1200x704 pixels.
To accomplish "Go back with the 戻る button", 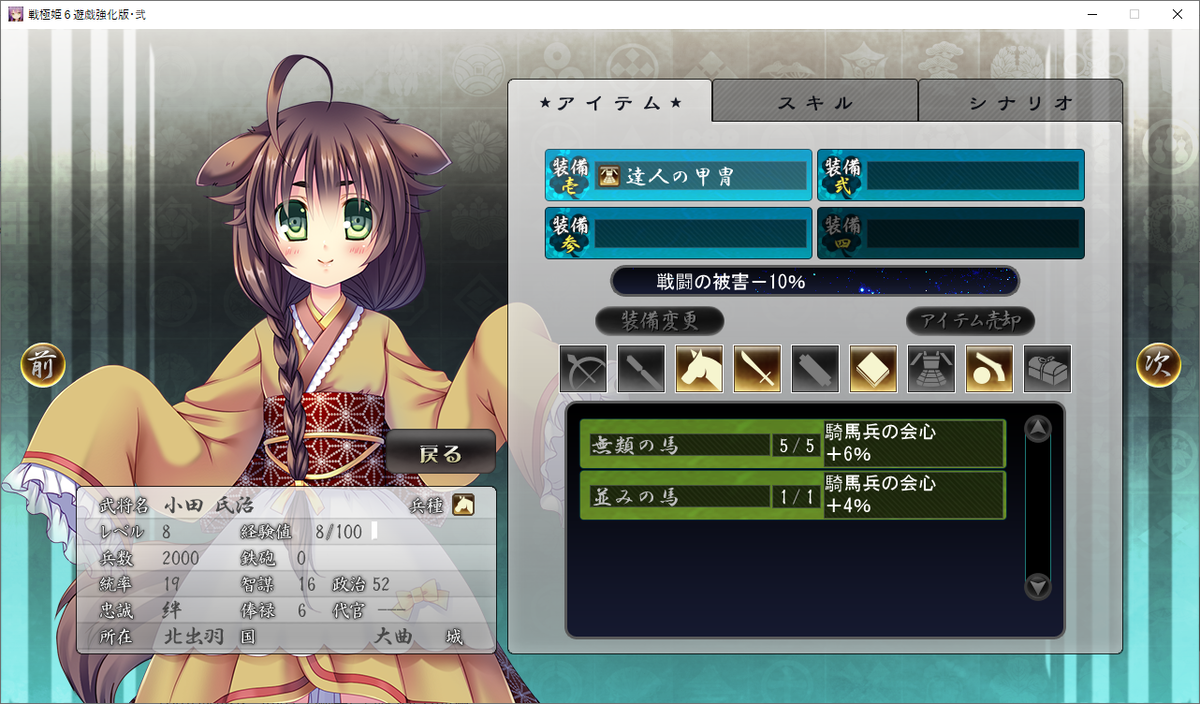I will click(441, 454).
